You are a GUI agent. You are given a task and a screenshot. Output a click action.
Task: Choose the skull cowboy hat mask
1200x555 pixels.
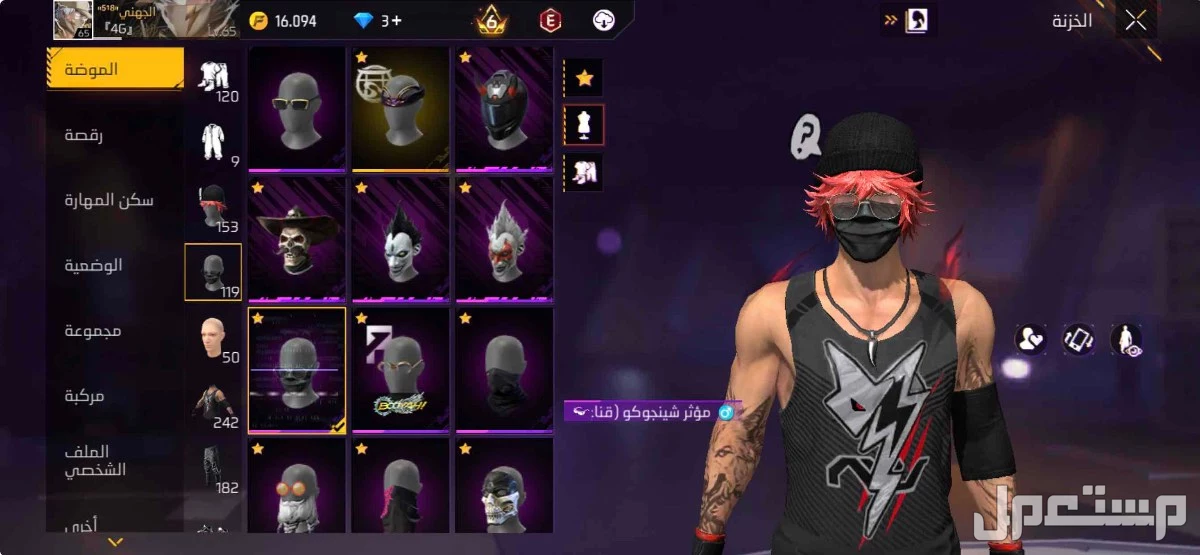point(297,238)
